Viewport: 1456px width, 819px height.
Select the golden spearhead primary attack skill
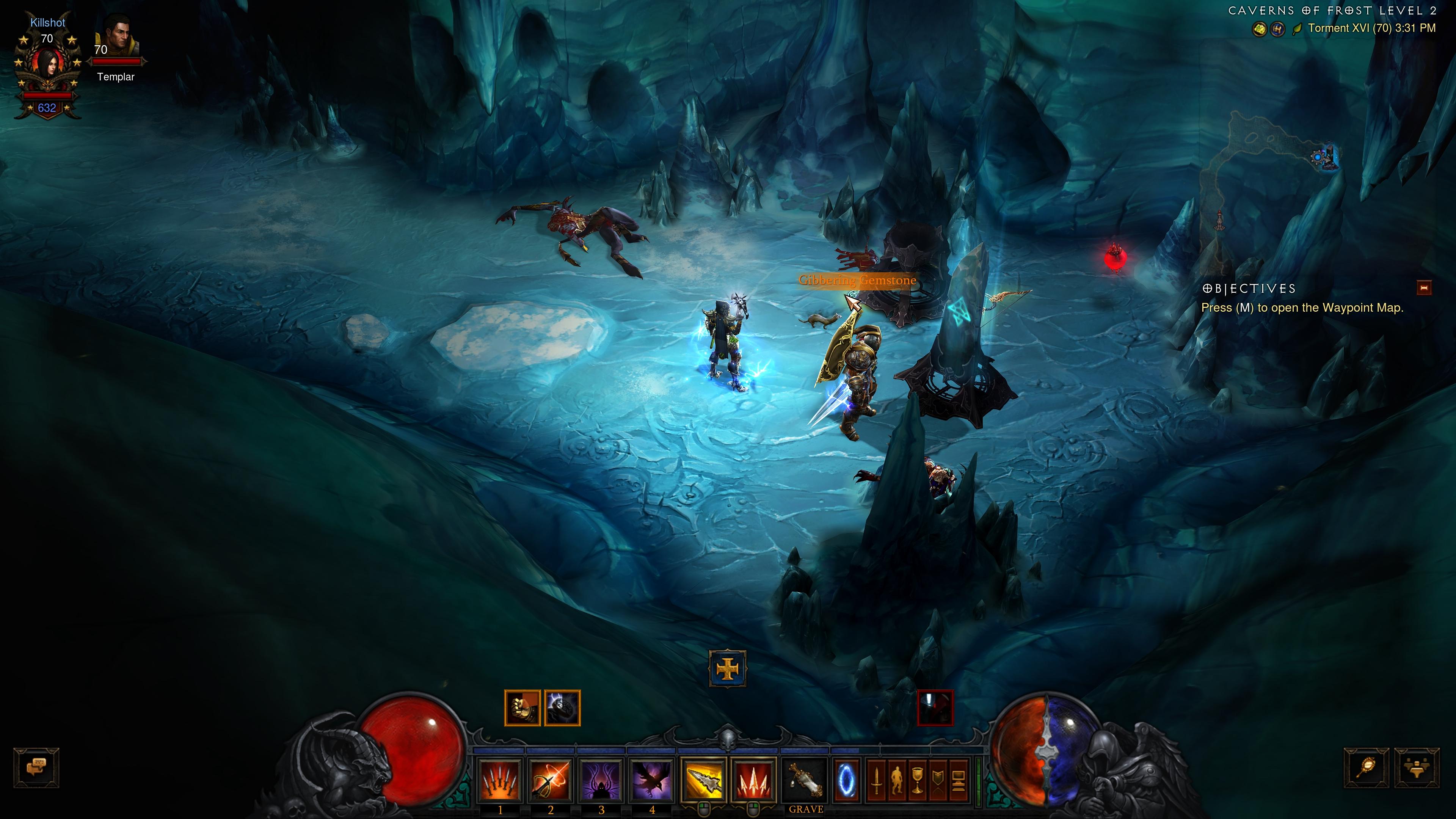pos(703,781)
